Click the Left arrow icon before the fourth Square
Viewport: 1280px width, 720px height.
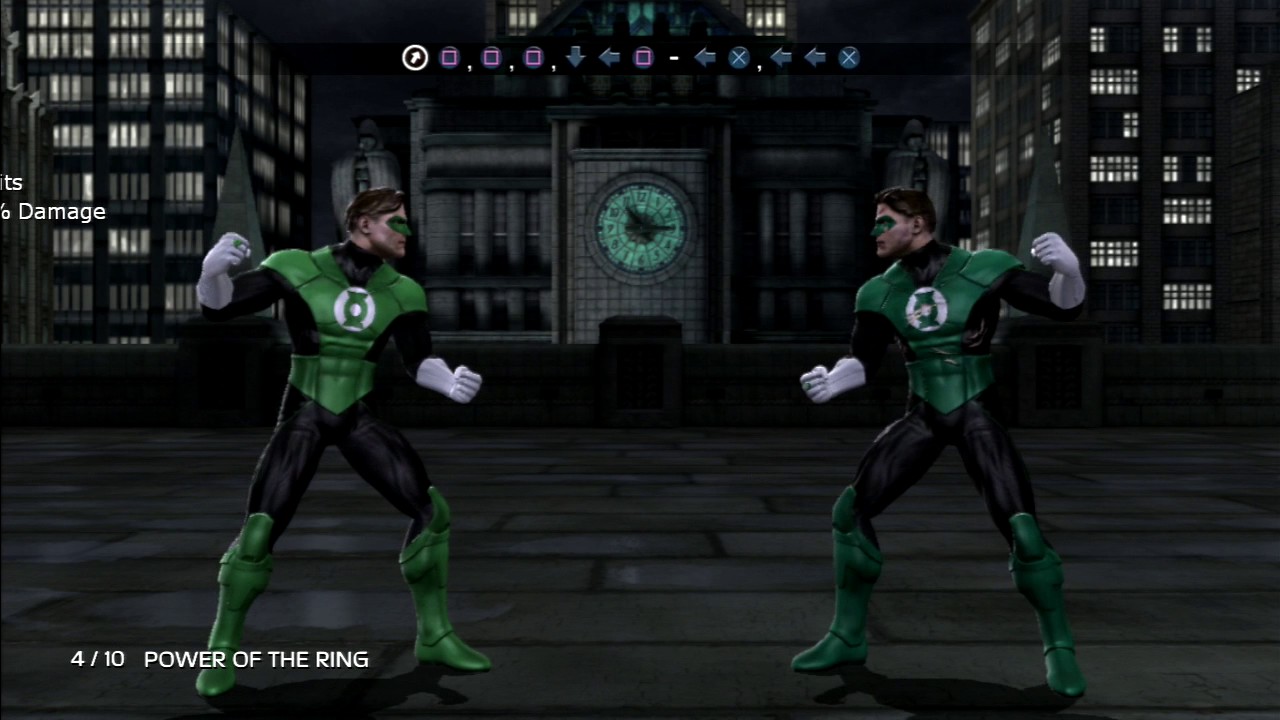pyautogui.click(x=609, y=57)
